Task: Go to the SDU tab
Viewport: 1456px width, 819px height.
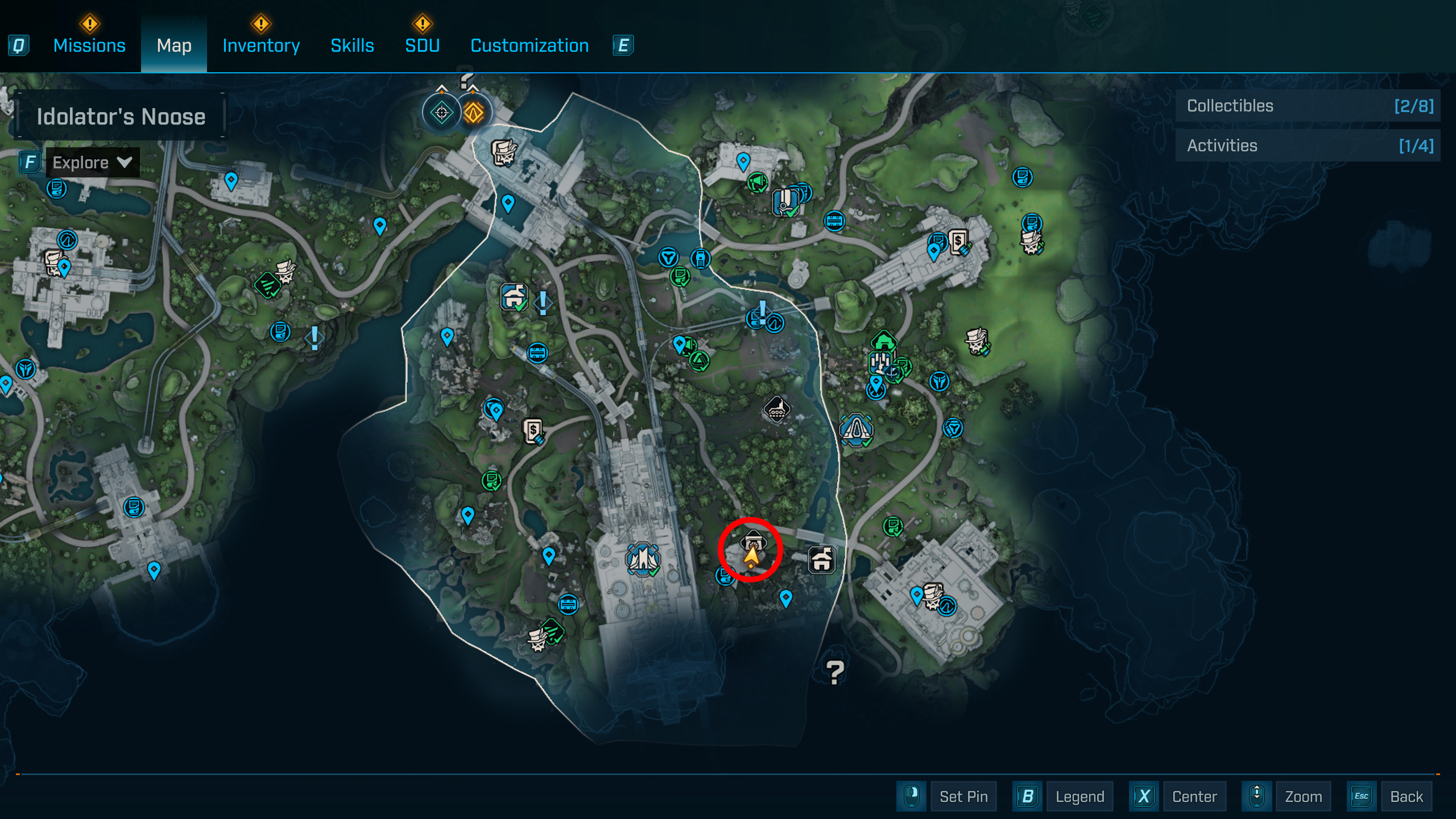Action: (422, 45)
